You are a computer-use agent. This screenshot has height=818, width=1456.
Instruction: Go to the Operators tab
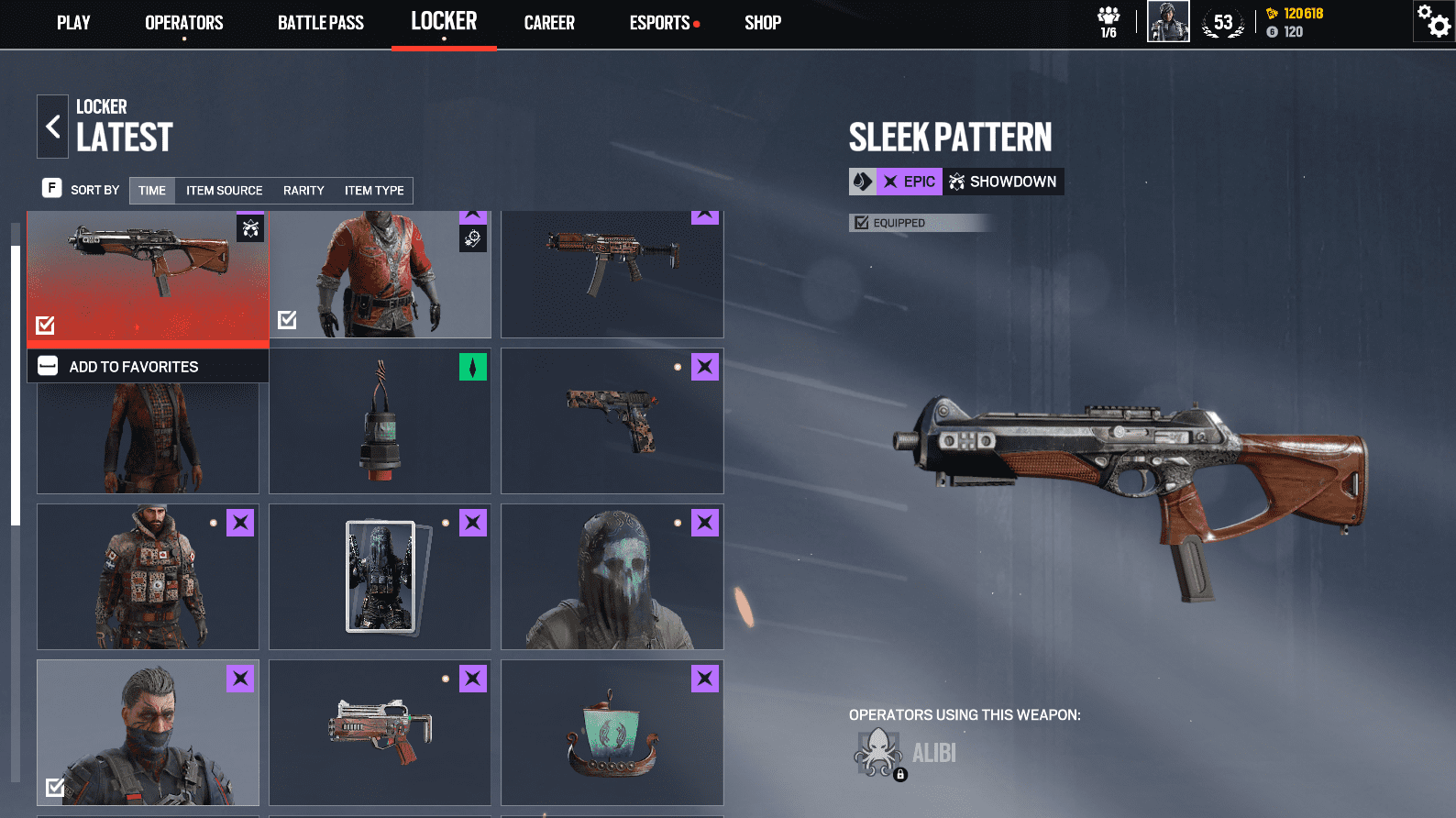coord(183,23)
